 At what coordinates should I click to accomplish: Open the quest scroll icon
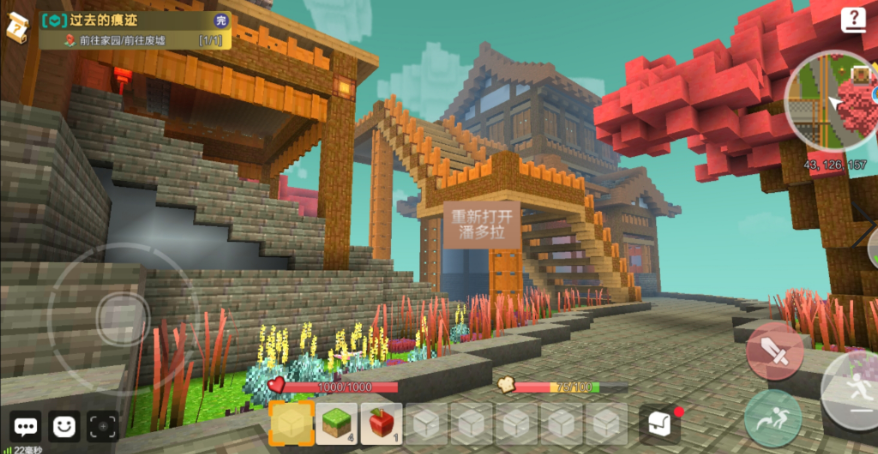click(17, 28)
